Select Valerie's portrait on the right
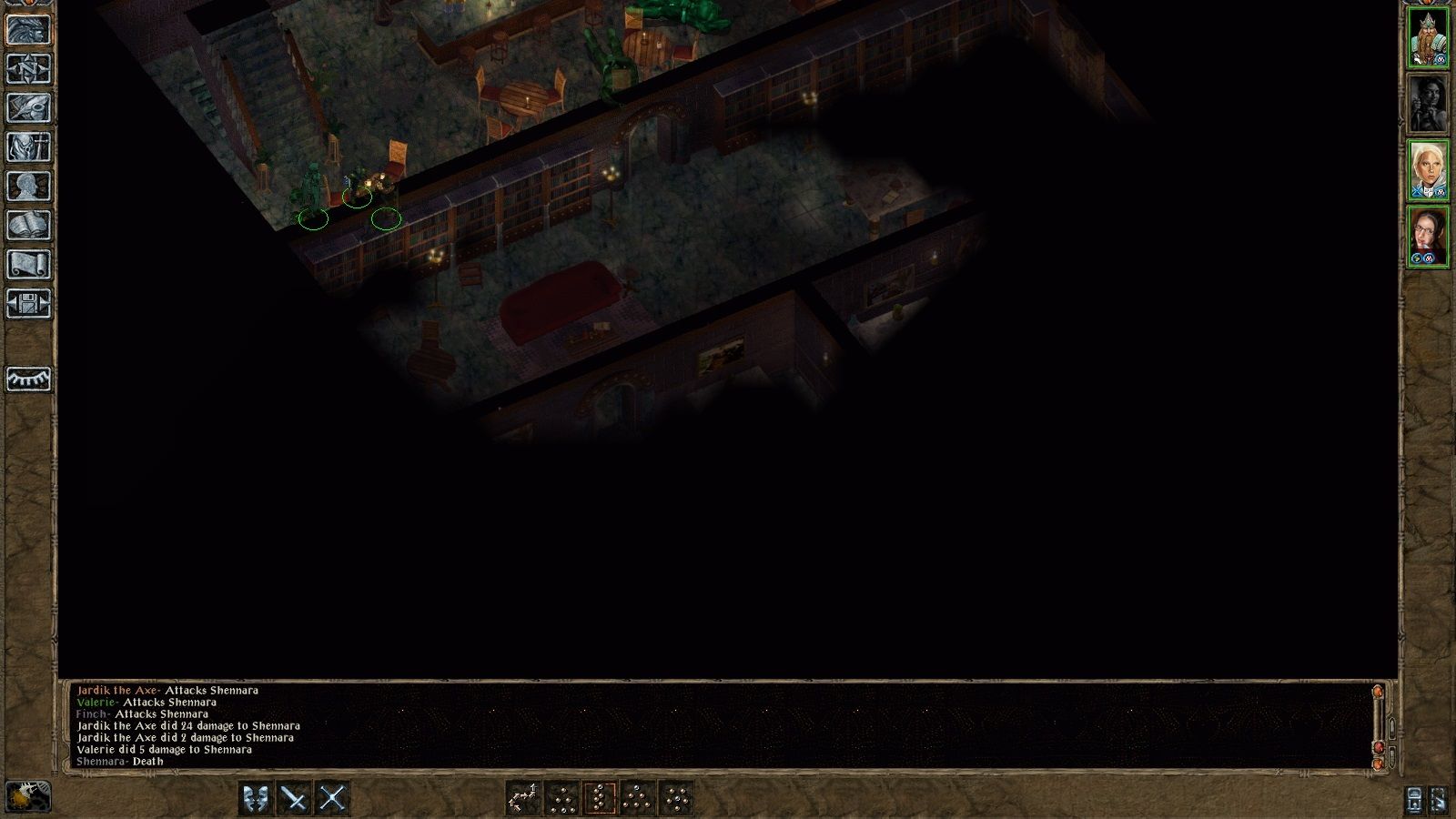 (x=1429, y=168)
